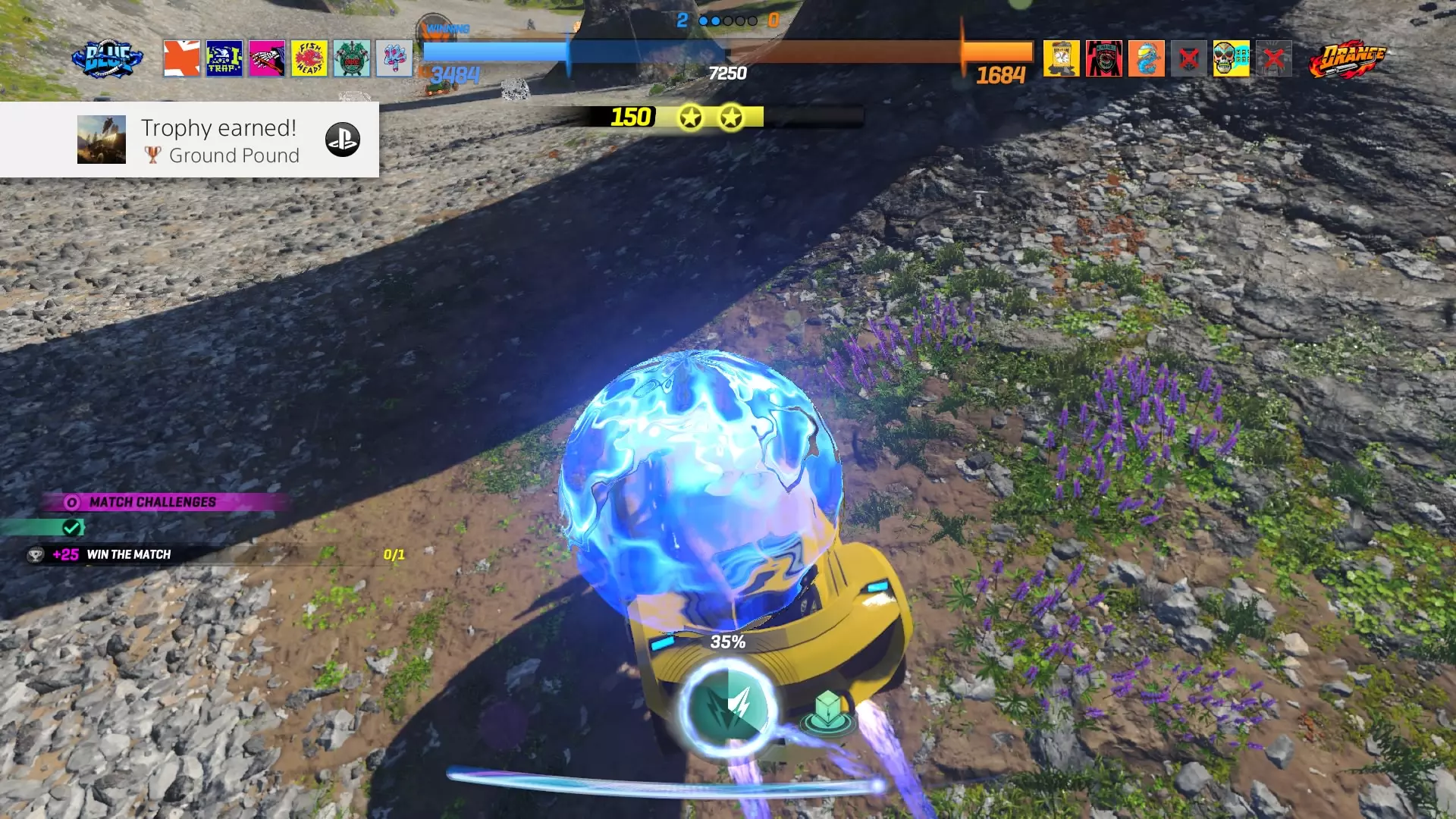1456x819 pixels.
Task: Select the Trap player emblem
Action: pyautogui.click(x=224, y=58)
